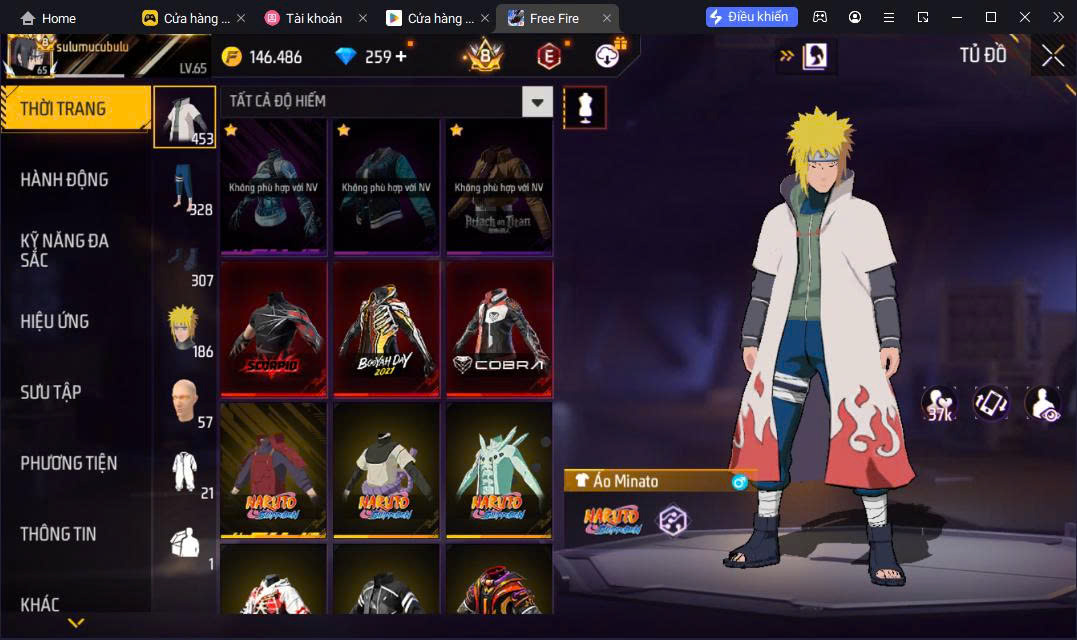Image resolution: width=1077 pixels, height=640 pixels.
Task: Select the Attack on Titan jacket
Action: point(499,187)
